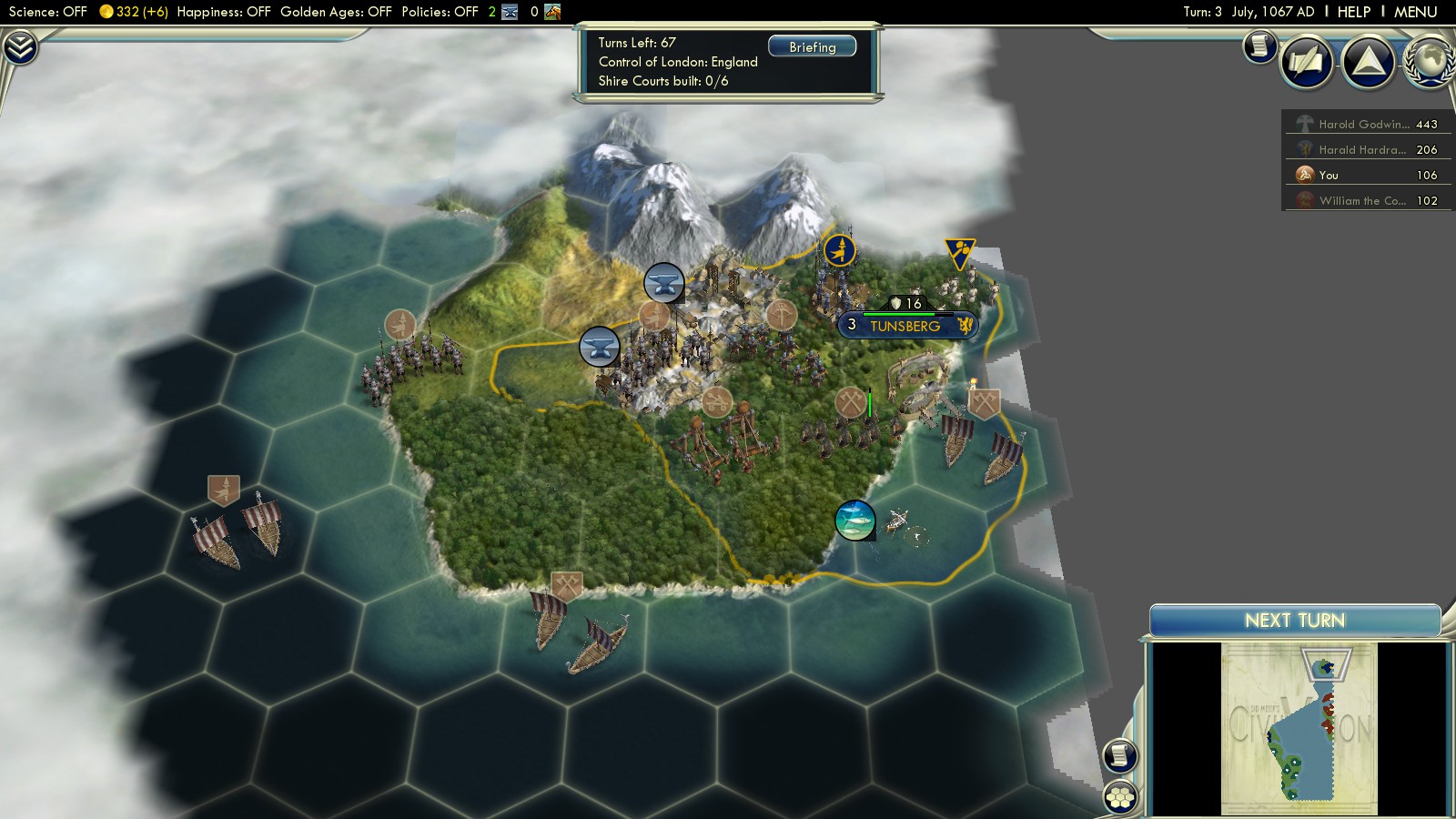
Task: Open the scenario Briefing
Action: (x=812, y=46)
